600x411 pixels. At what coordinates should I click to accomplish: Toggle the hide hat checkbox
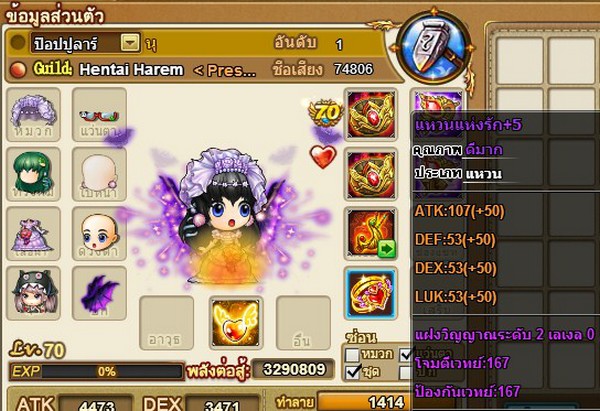352,354
